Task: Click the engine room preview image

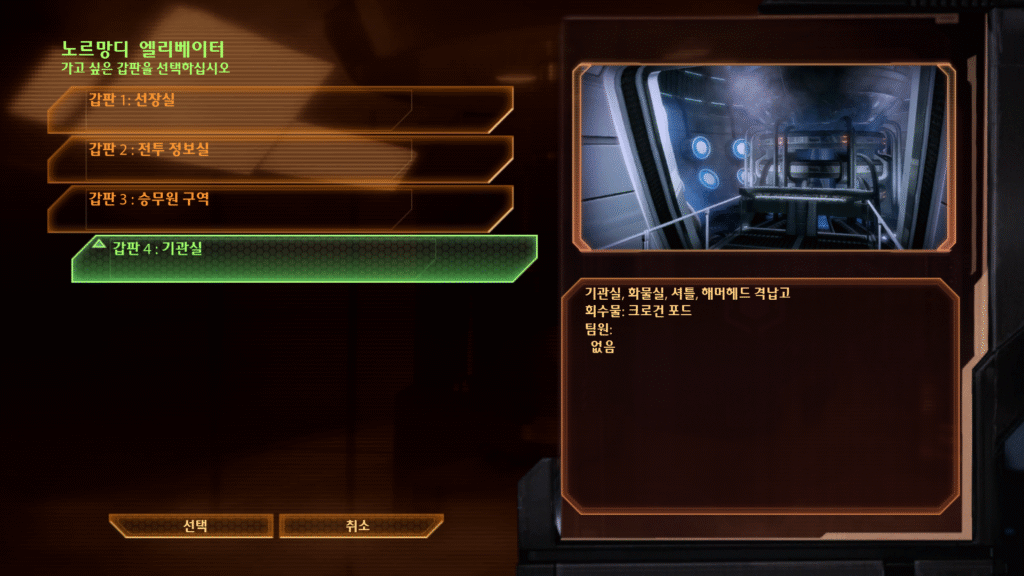Action: tap(763, 157)
